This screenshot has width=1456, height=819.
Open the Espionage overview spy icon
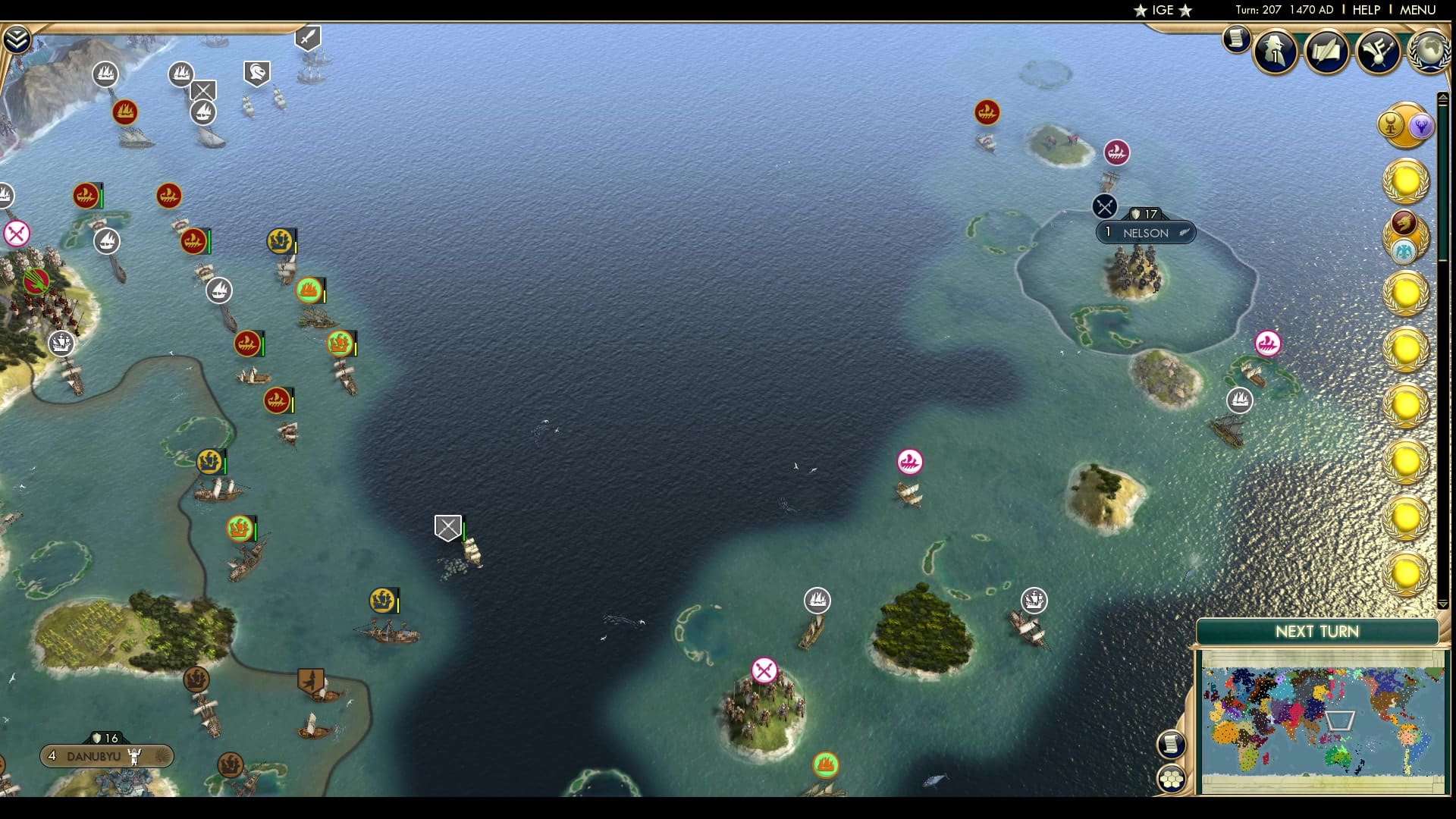coord(1276,52)
